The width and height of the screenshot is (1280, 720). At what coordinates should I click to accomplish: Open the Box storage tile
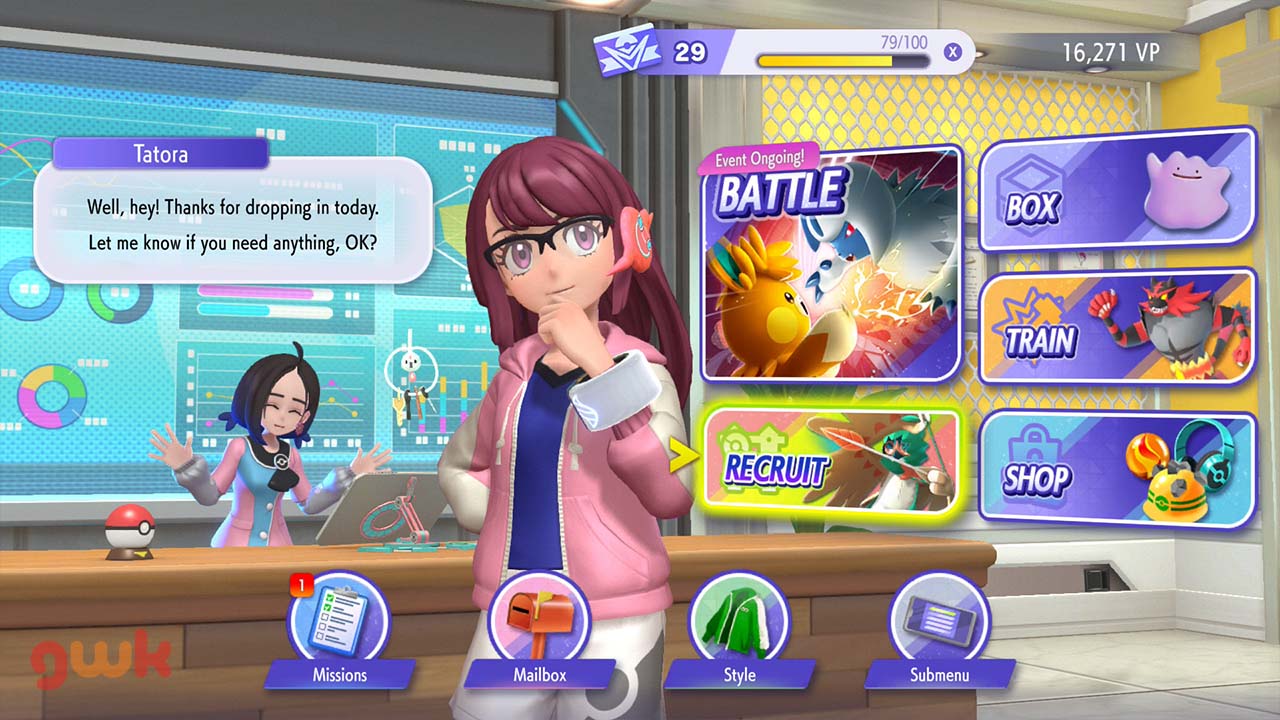tap(1117, 190)
